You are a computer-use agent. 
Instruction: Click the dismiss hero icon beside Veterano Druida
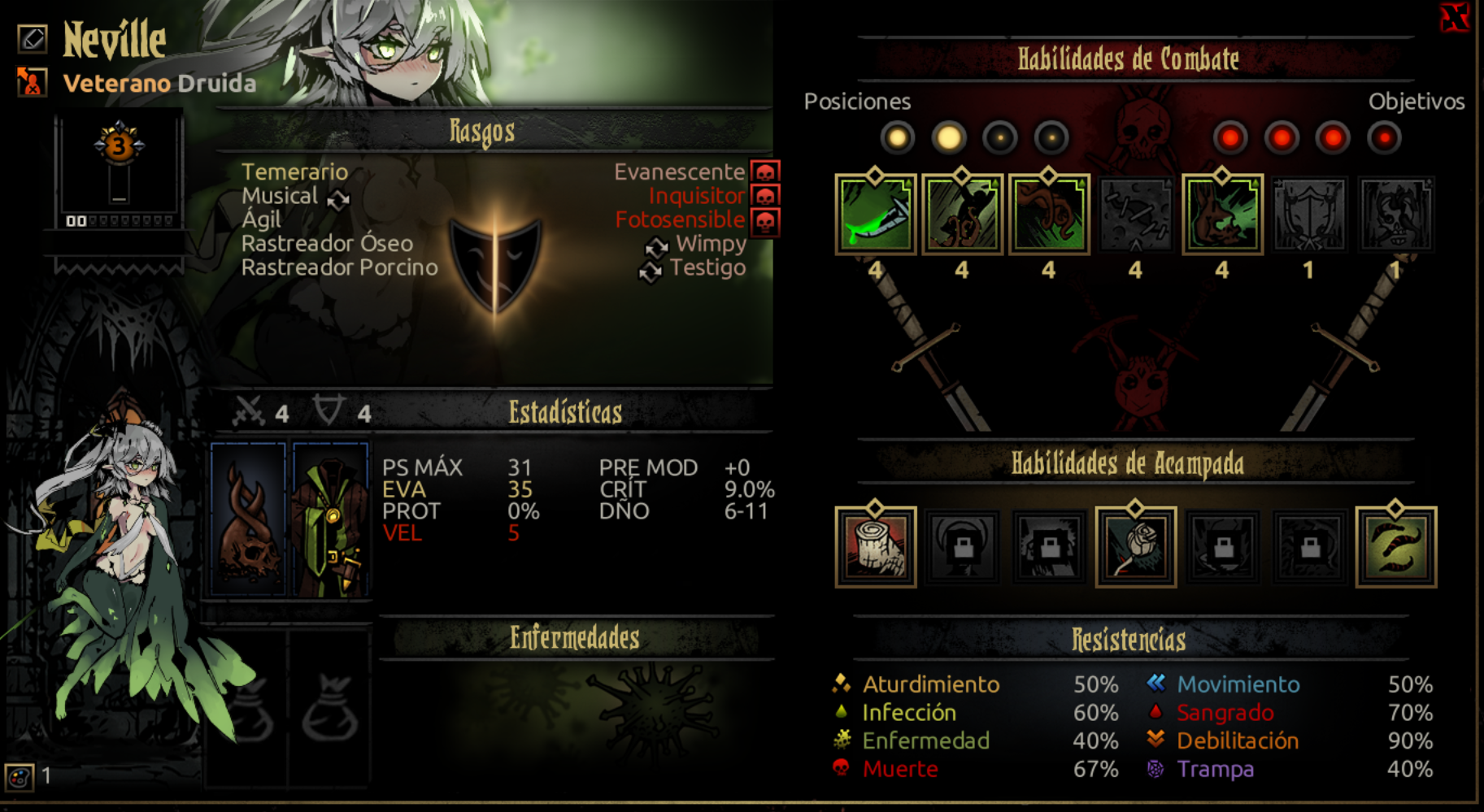[31, 81]
